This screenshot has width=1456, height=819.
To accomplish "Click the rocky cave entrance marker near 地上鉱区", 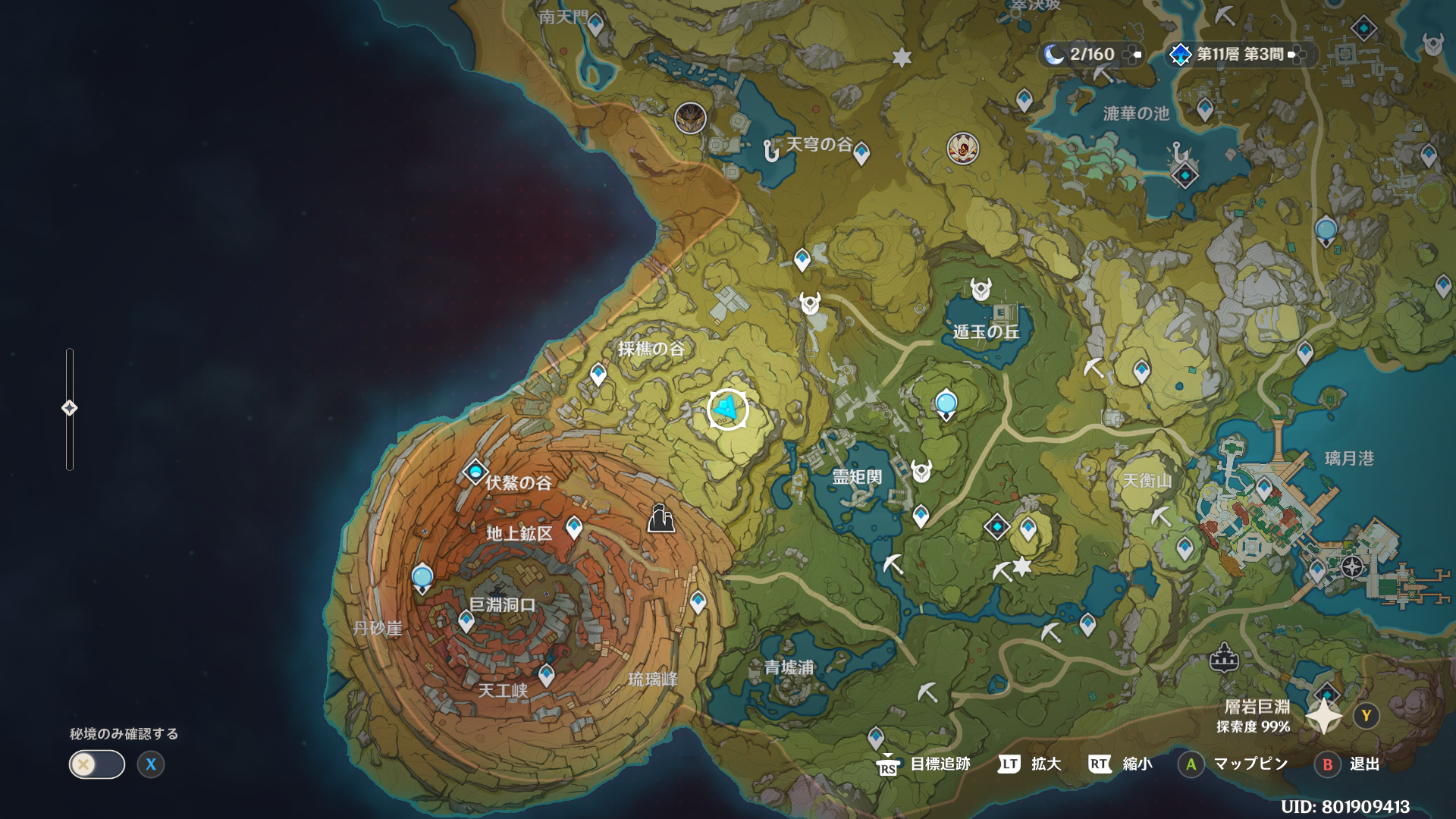I will (x=661, y=519).
